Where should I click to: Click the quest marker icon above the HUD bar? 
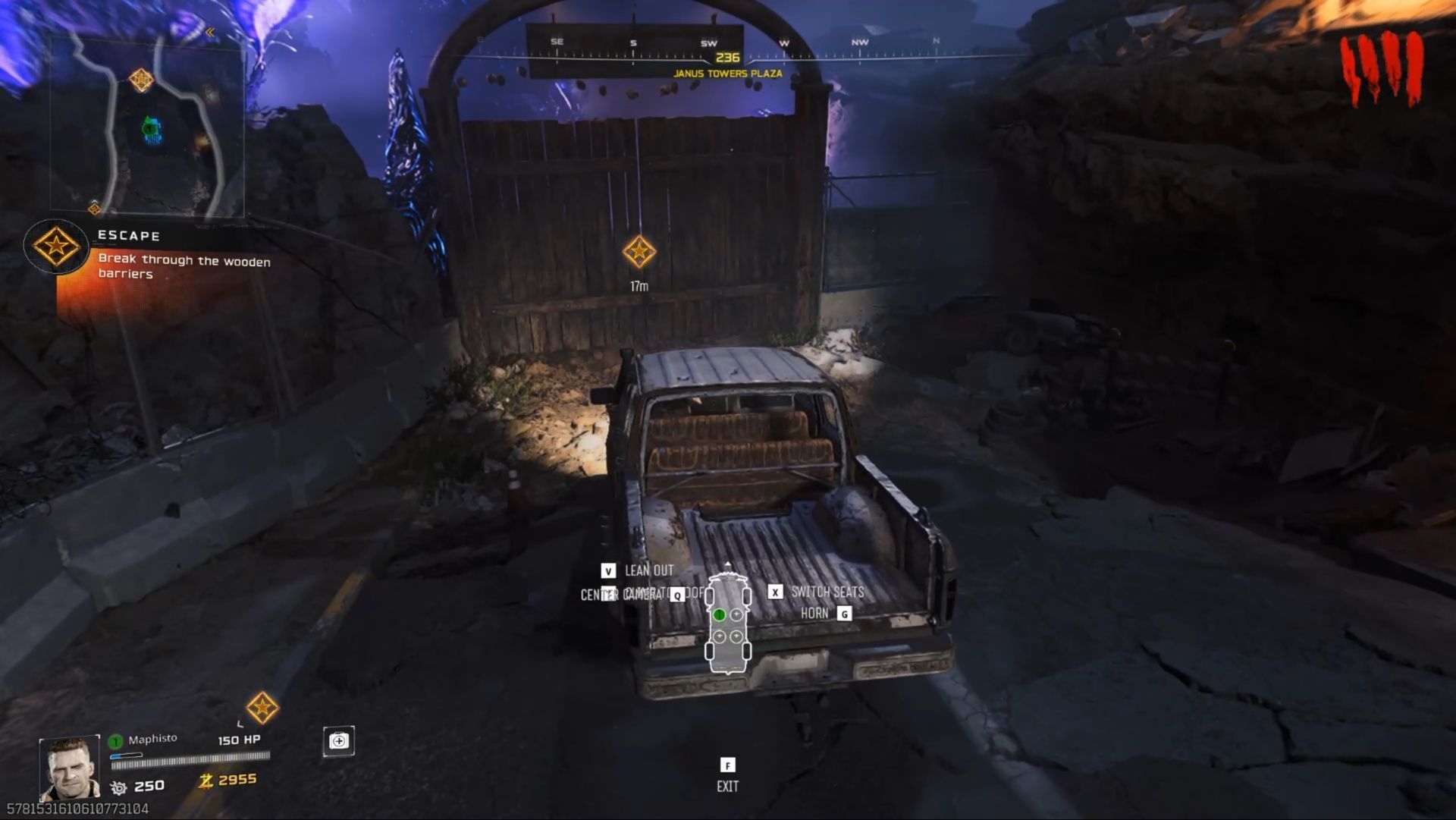(x=262, y=706)
